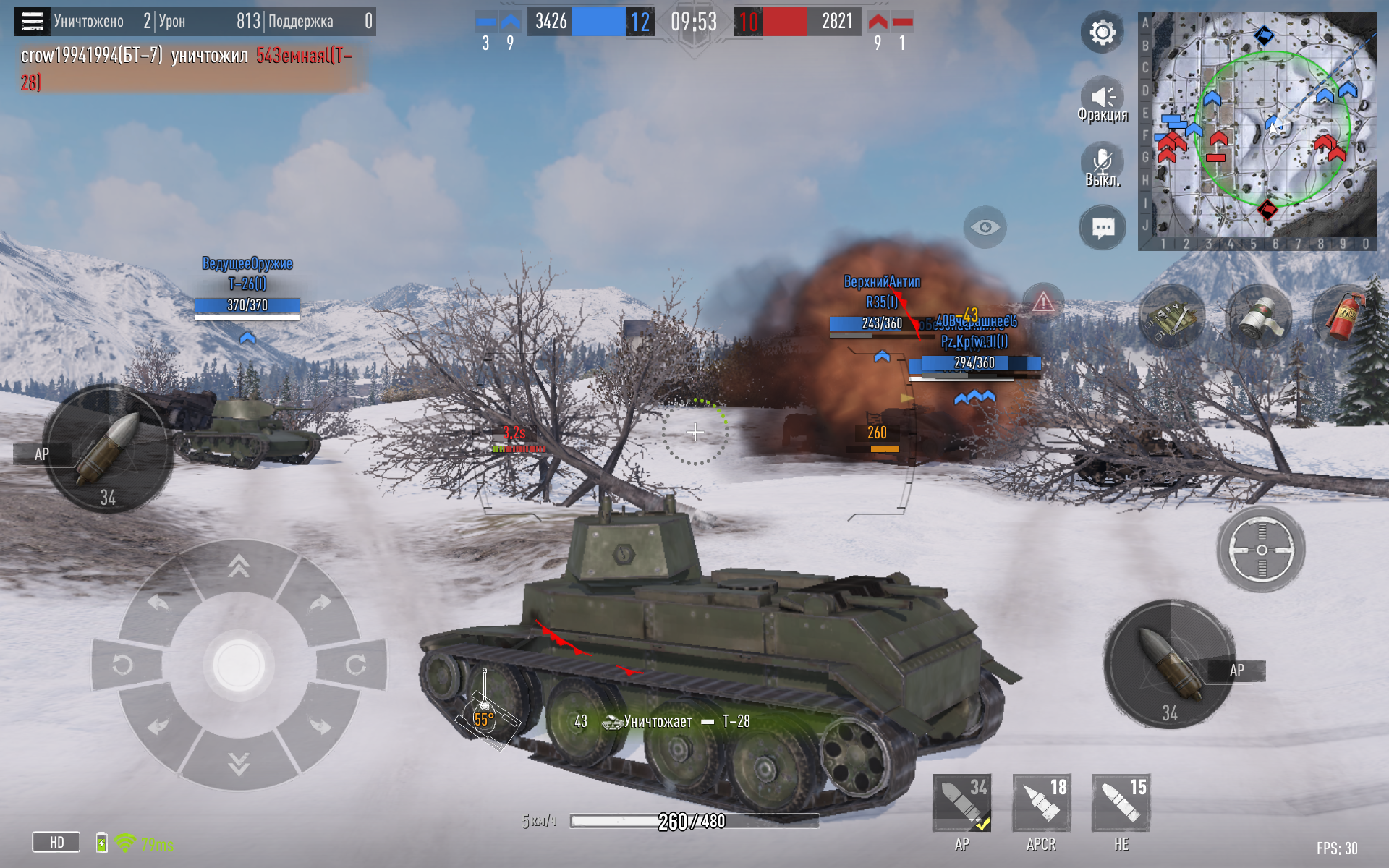Open the hamburger menu
This screenshot has width=1389, height=868.
coord(32,22)
